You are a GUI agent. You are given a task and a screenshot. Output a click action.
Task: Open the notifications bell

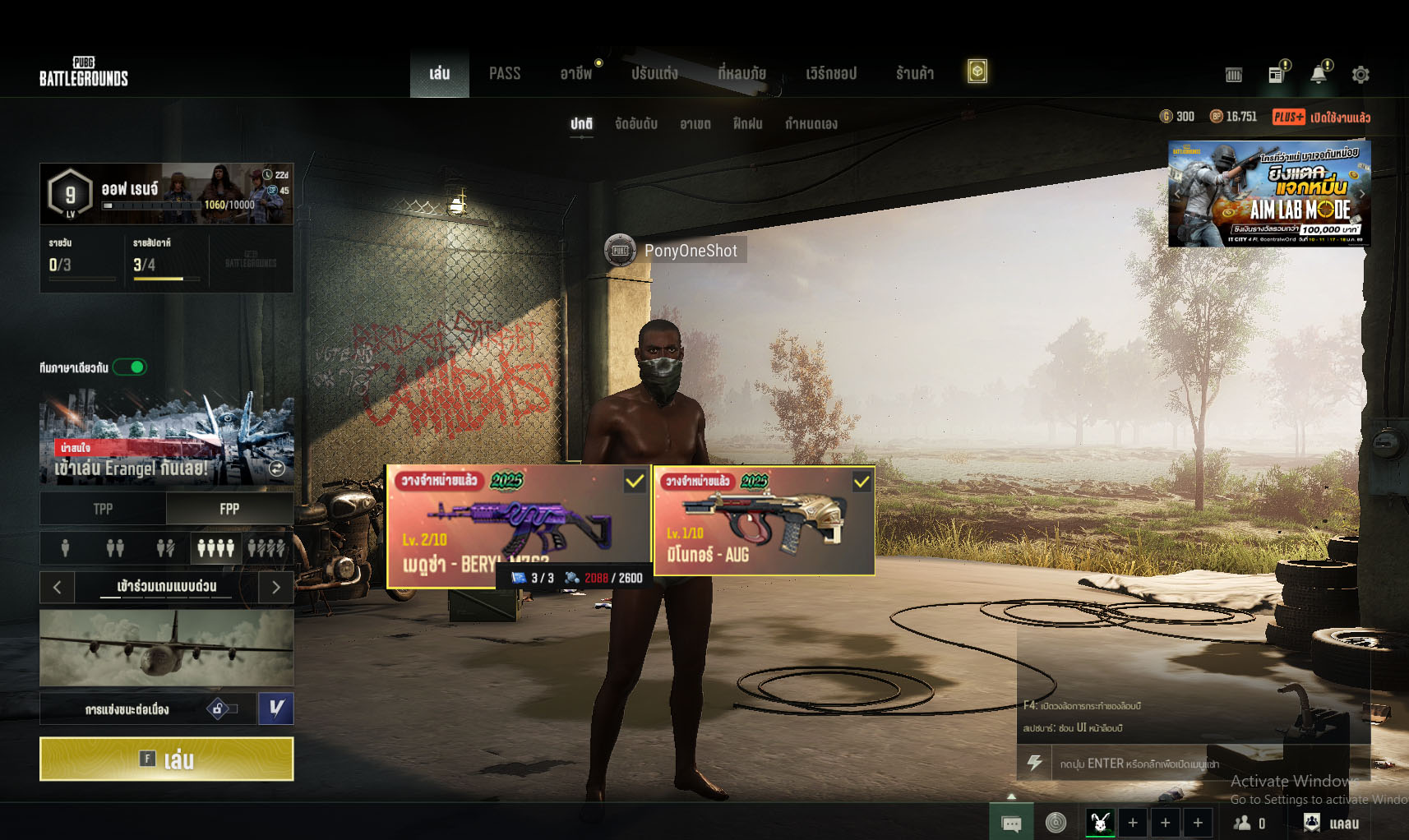[1318, 75]
